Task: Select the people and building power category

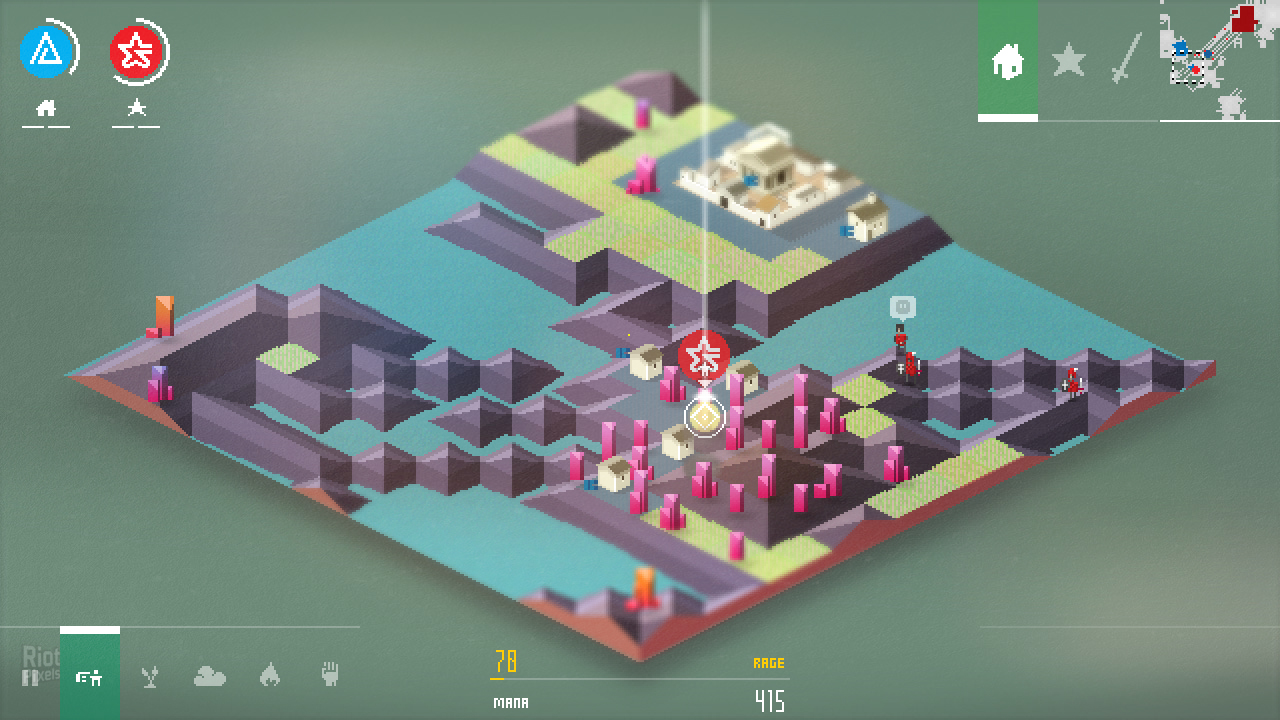Action: [89, 677]
